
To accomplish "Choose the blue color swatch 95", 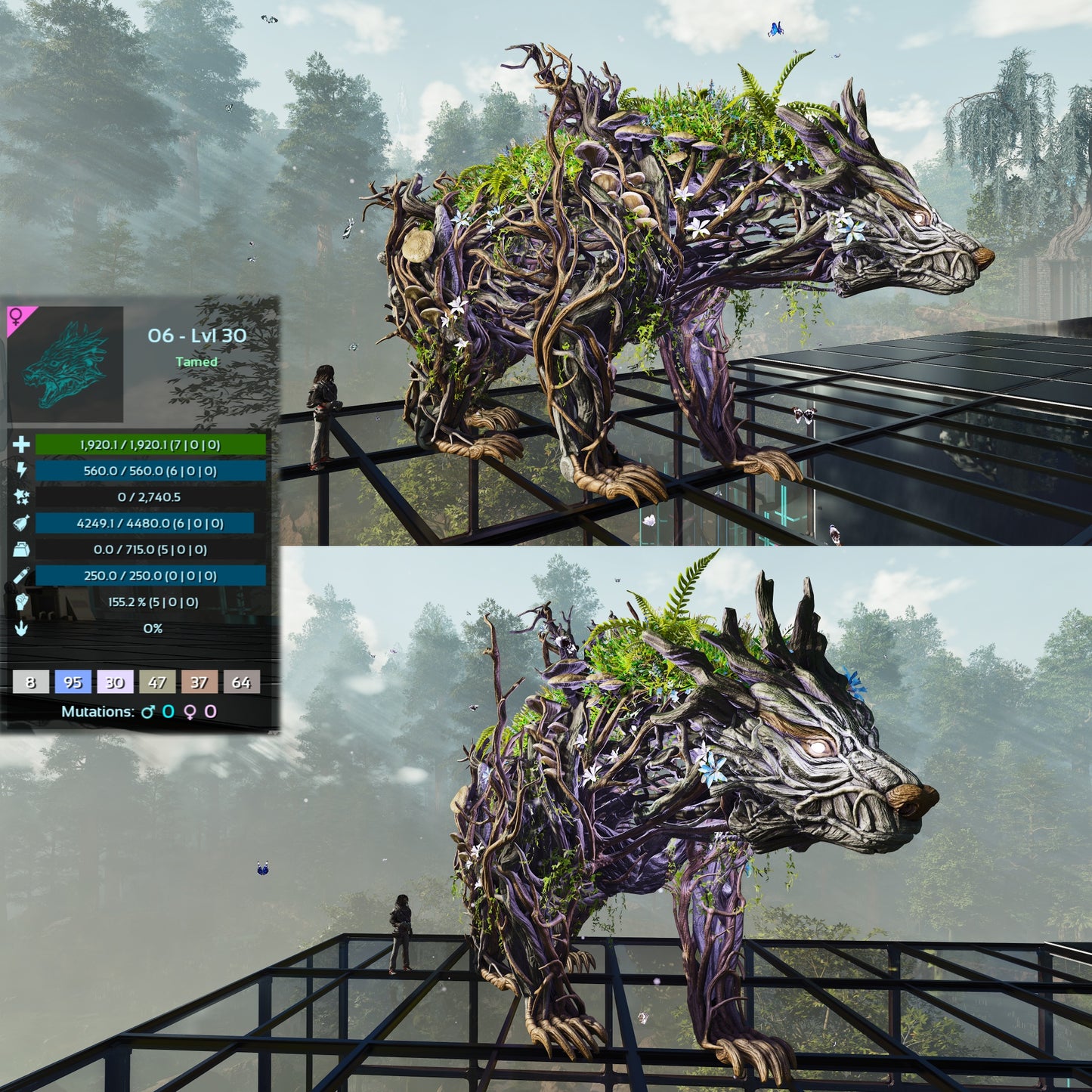I will (73, 682).
